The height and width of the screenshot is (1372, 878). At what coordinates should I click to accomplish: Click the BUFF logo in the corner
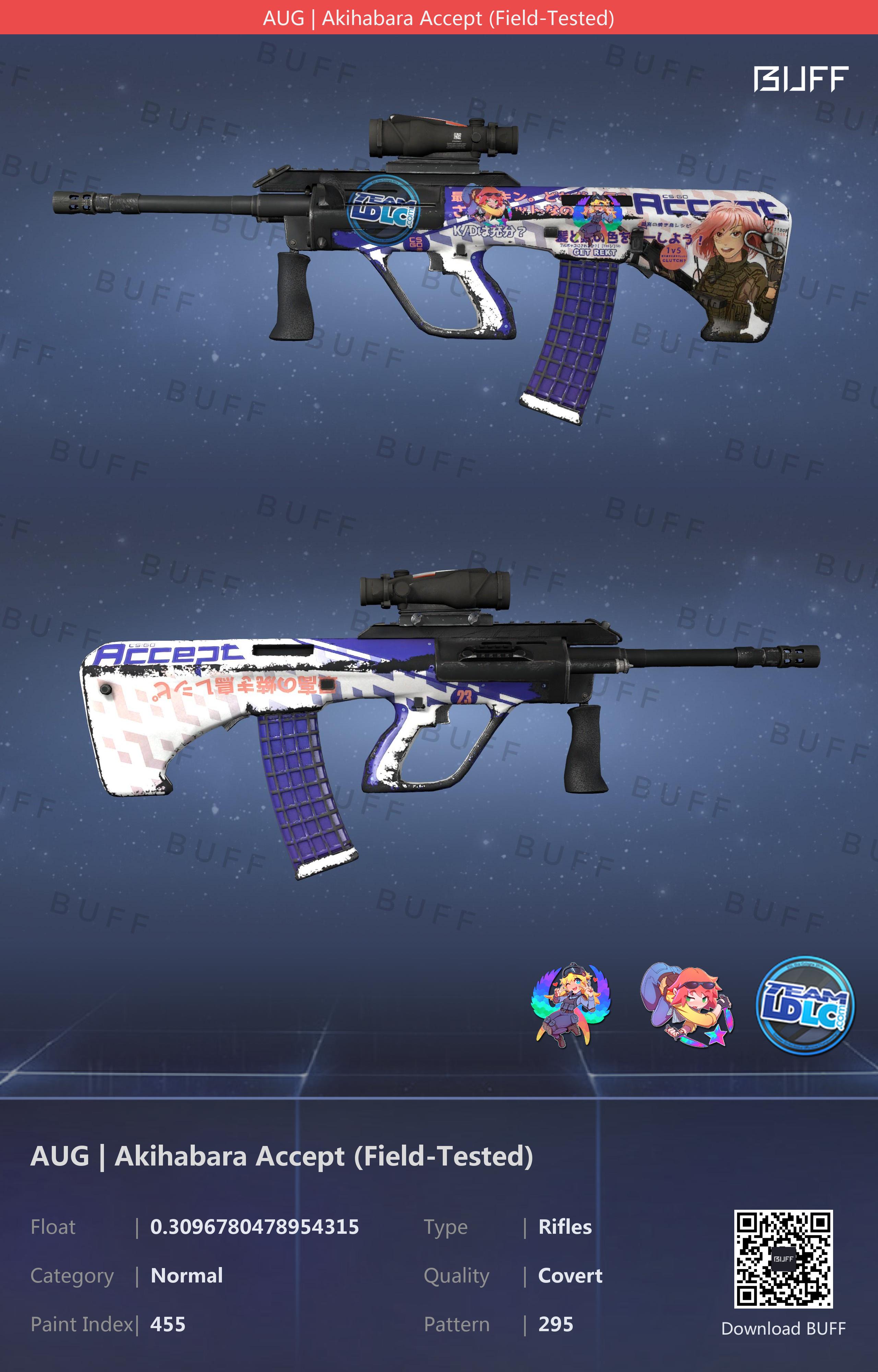pos(800,79)
